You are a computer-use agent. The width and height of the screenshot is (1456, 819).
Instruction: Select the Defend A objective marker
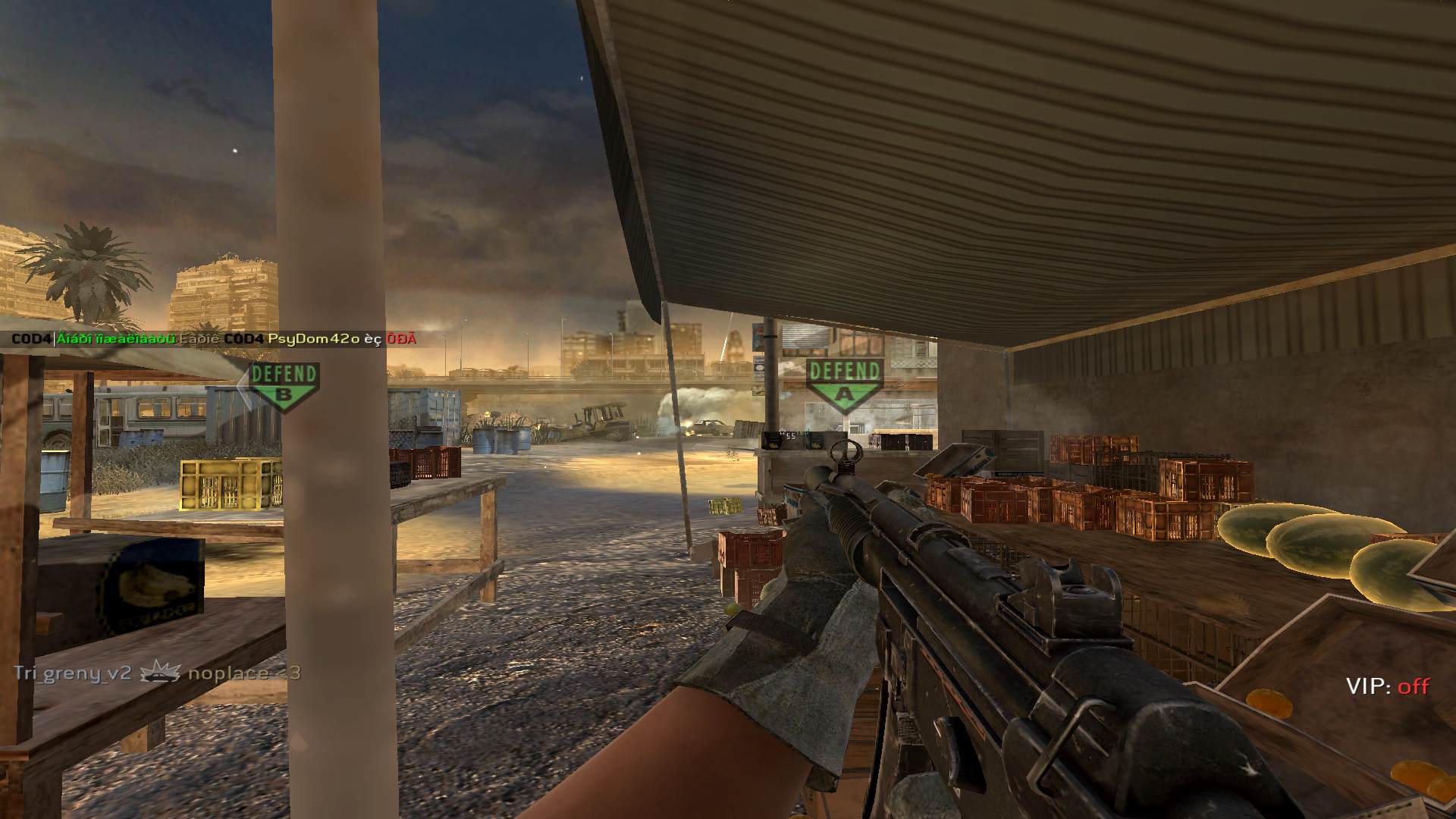[843, 384]
